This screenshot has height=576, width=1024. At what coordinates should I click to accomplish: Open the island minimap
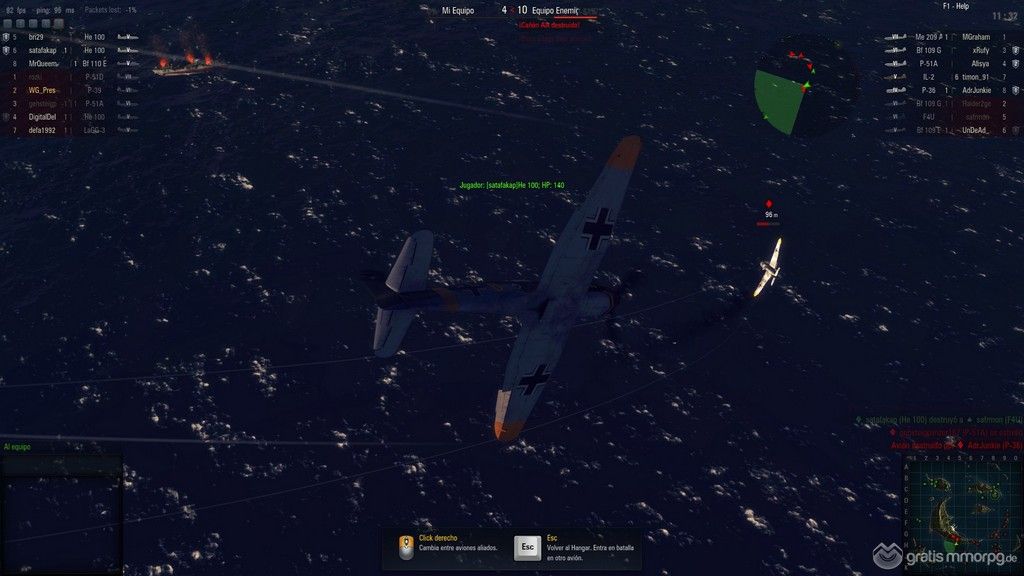pos(961,508)
